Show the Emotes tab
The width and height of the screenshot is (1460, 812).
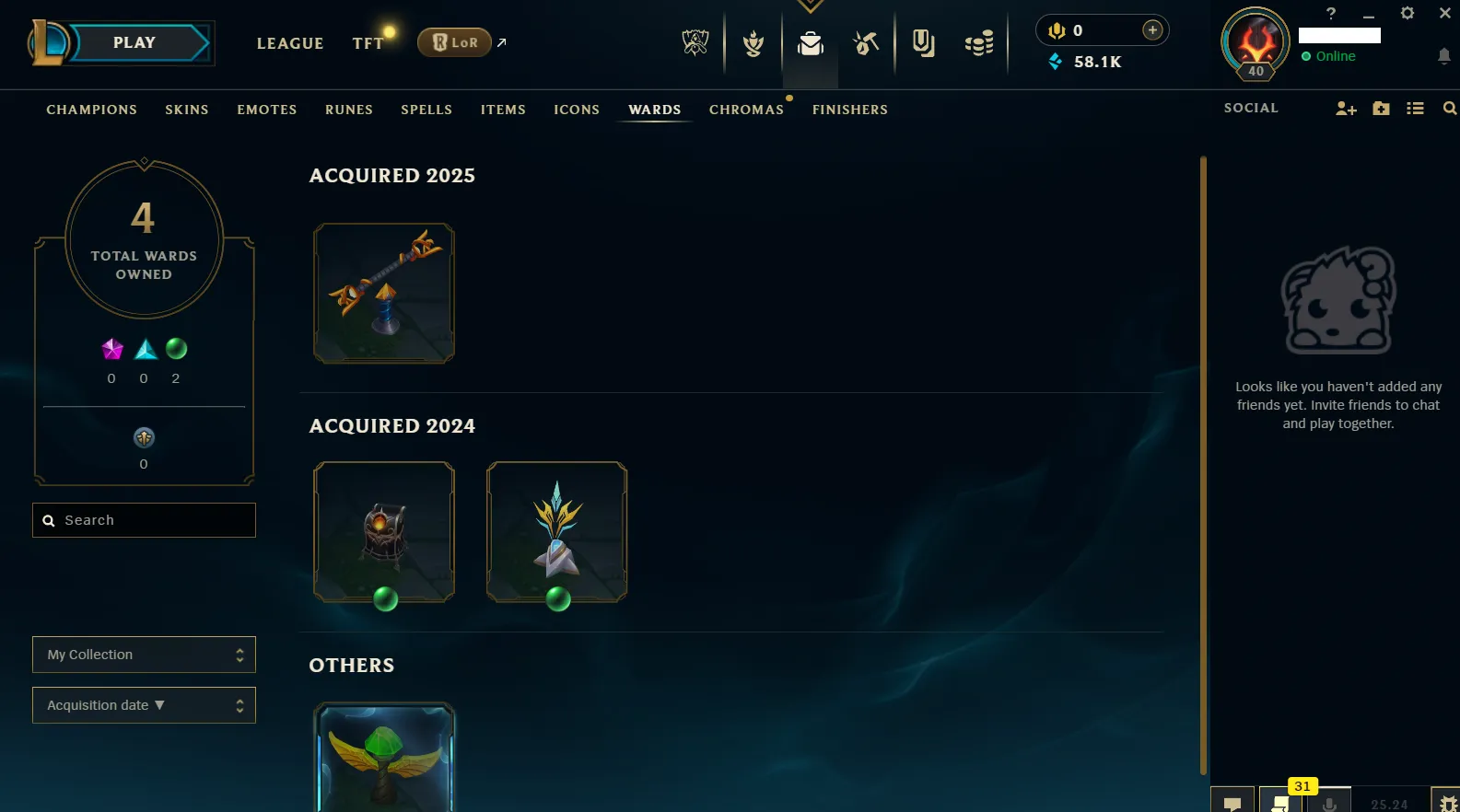click(x=267, y=110)
